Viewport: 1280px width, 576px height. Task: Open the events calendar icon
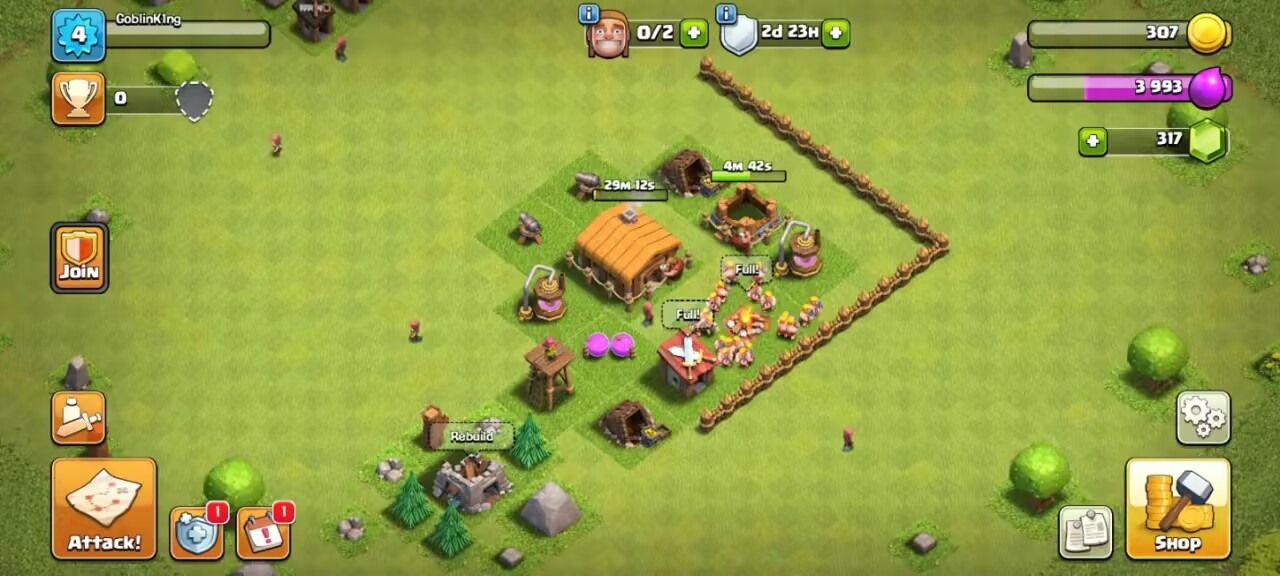263,532
